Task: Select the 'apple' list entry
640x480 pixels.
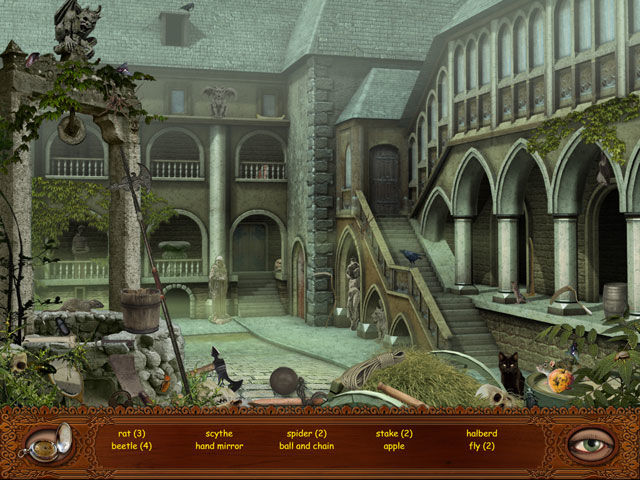Action: (x=394, y=446)
